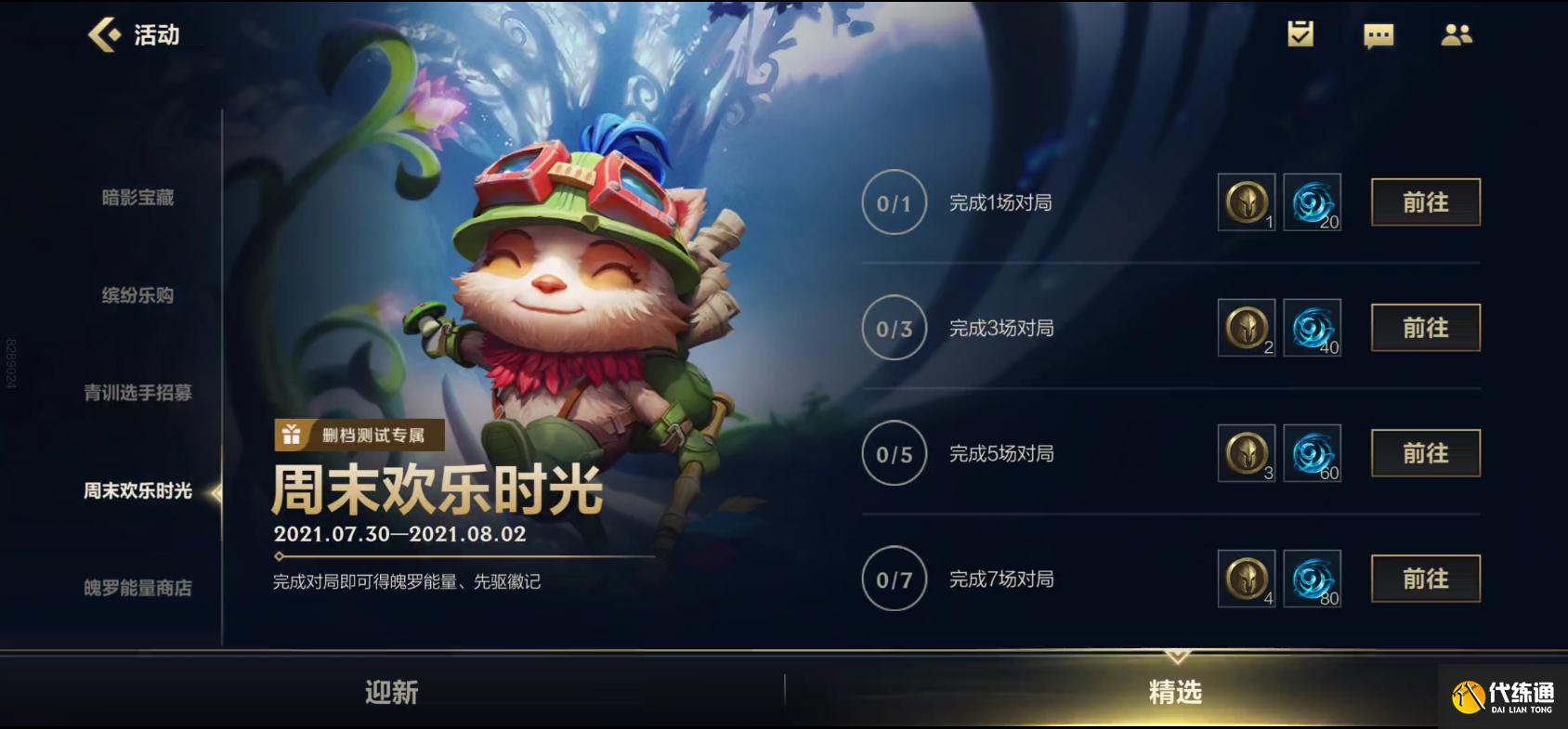Click the blue vortex reward showing 20

[x=1313, y=202]
